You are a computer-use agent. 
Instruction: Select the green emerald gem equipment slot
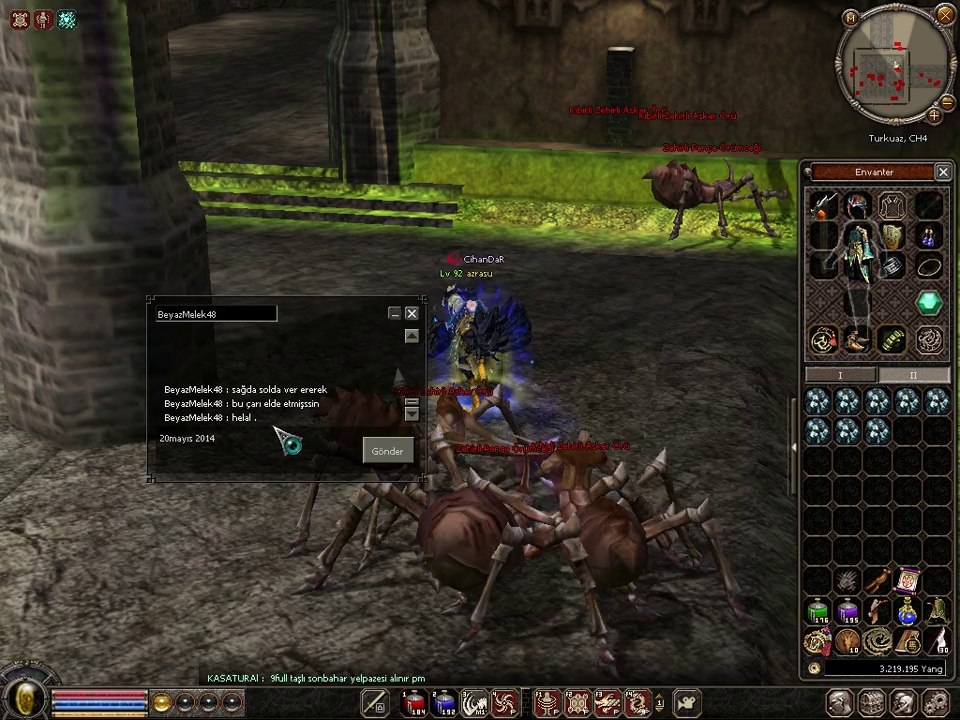[x=930, y=303]
